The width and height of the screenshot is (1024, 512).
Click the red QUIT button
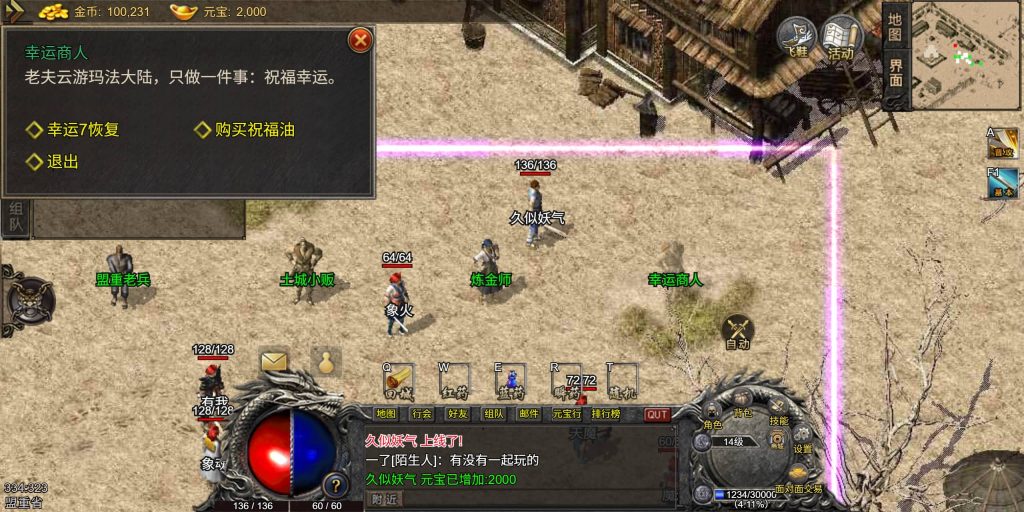click(657, 414)
